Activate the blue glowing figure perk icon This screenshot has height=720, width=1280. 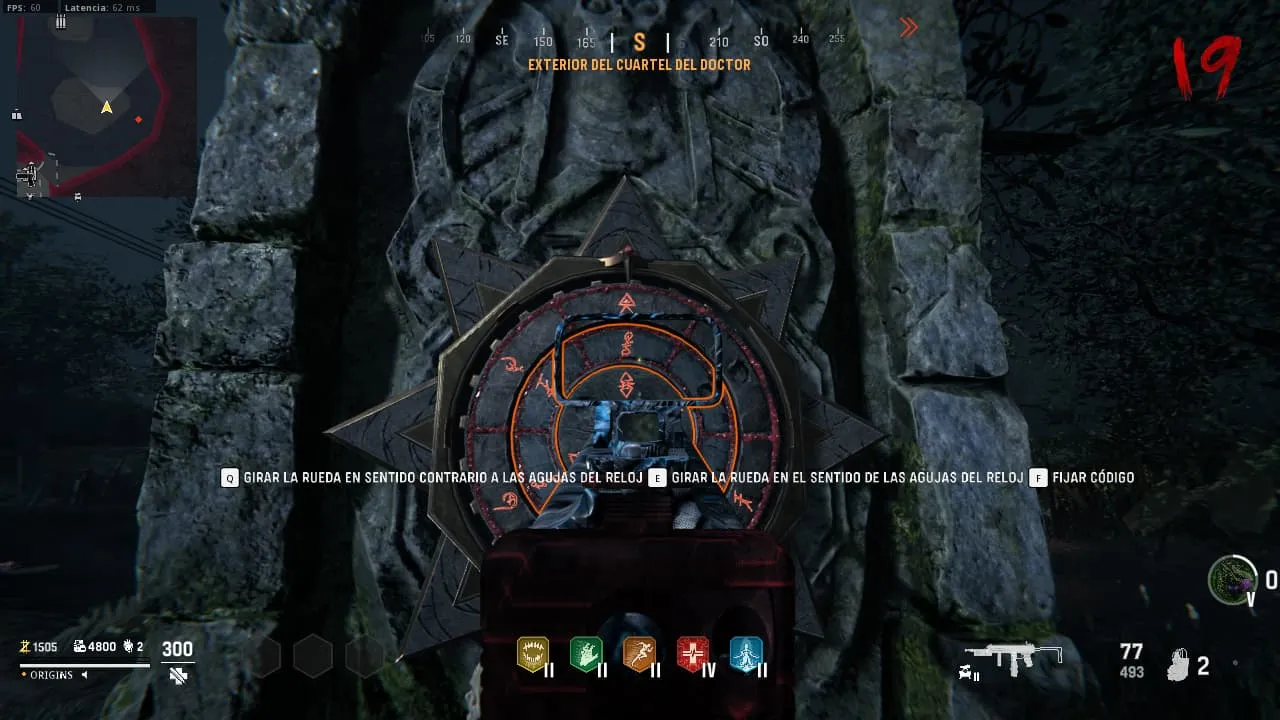[x=746, y=654]
